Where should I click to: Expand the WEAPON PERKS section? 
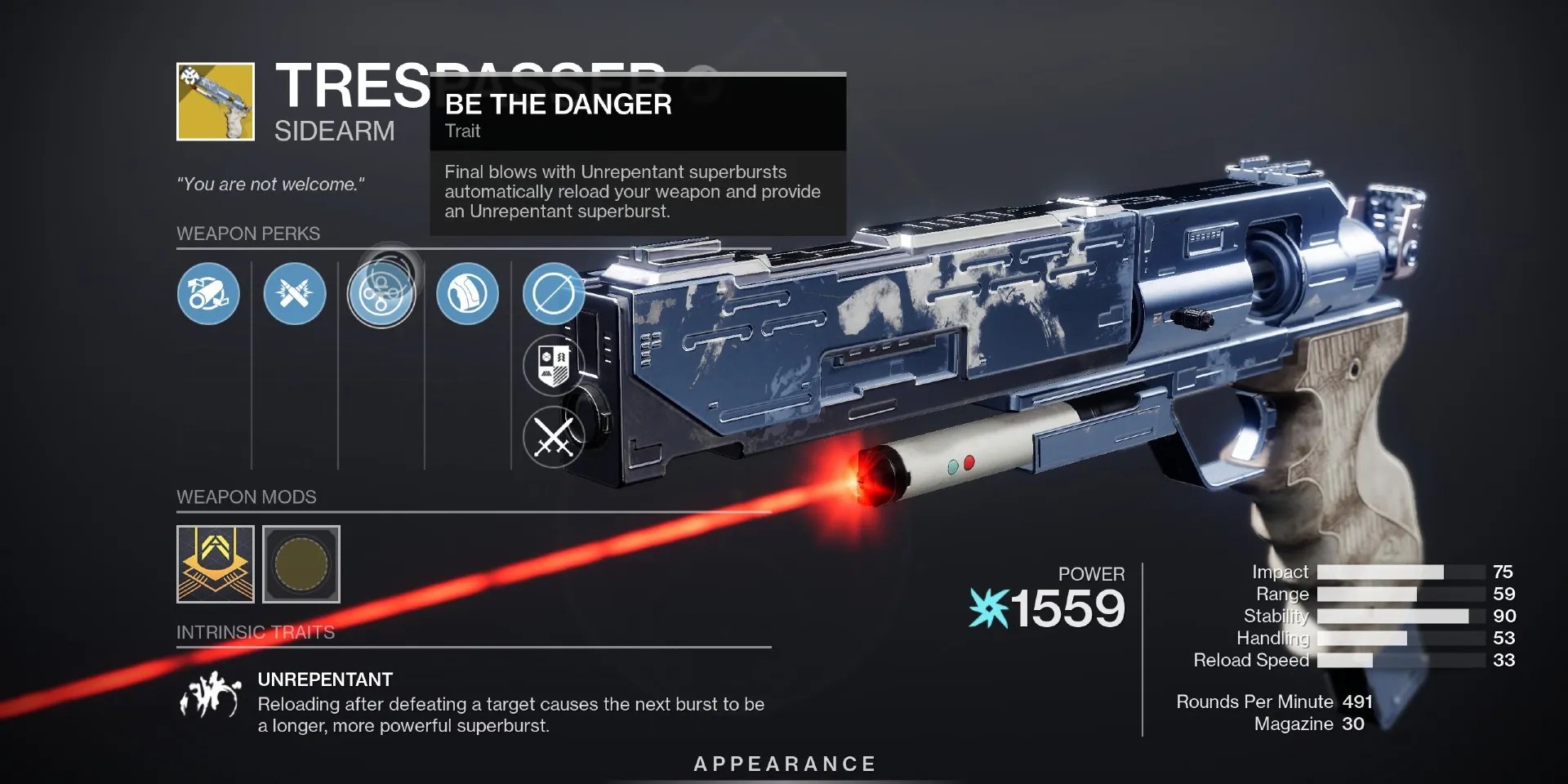(x=249, y=234)
